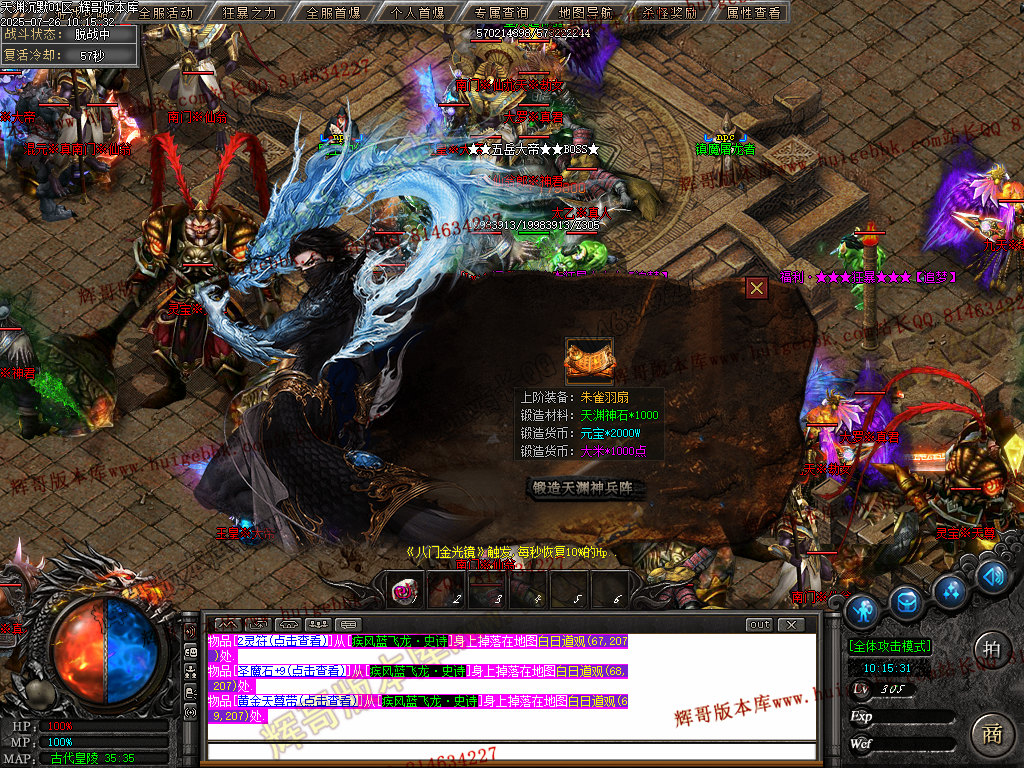Open the 全服首爆 menu
The width and height of the screenshot is (1024, 768).
click(334, 12)
